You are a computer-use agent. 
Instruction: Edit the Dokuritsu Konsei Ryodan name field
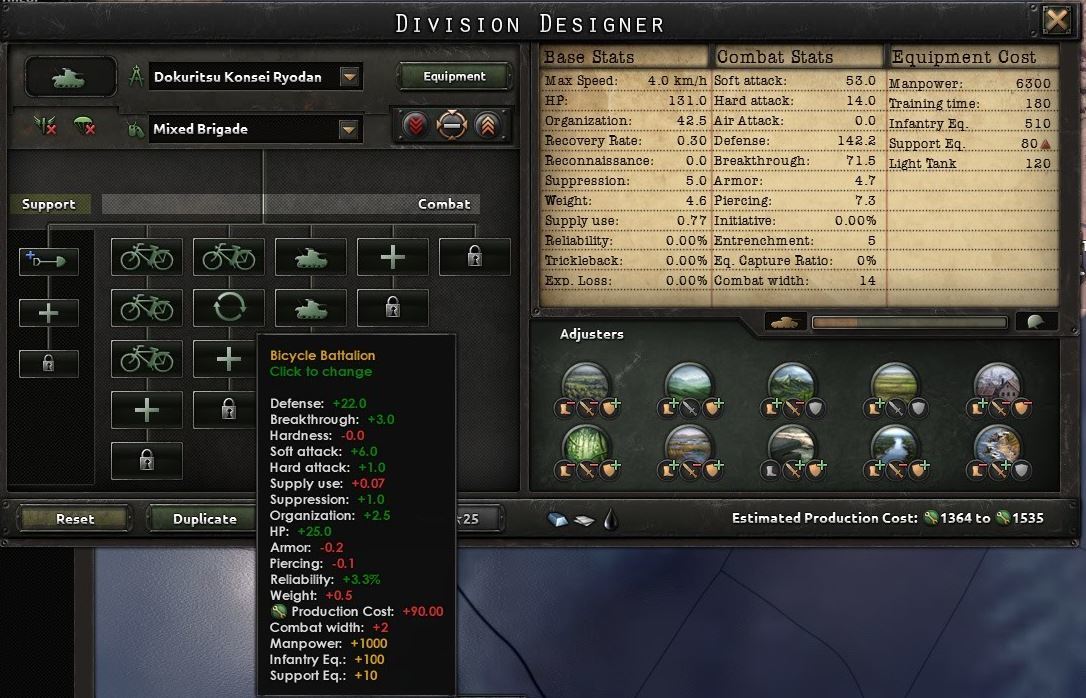(244, 77)
